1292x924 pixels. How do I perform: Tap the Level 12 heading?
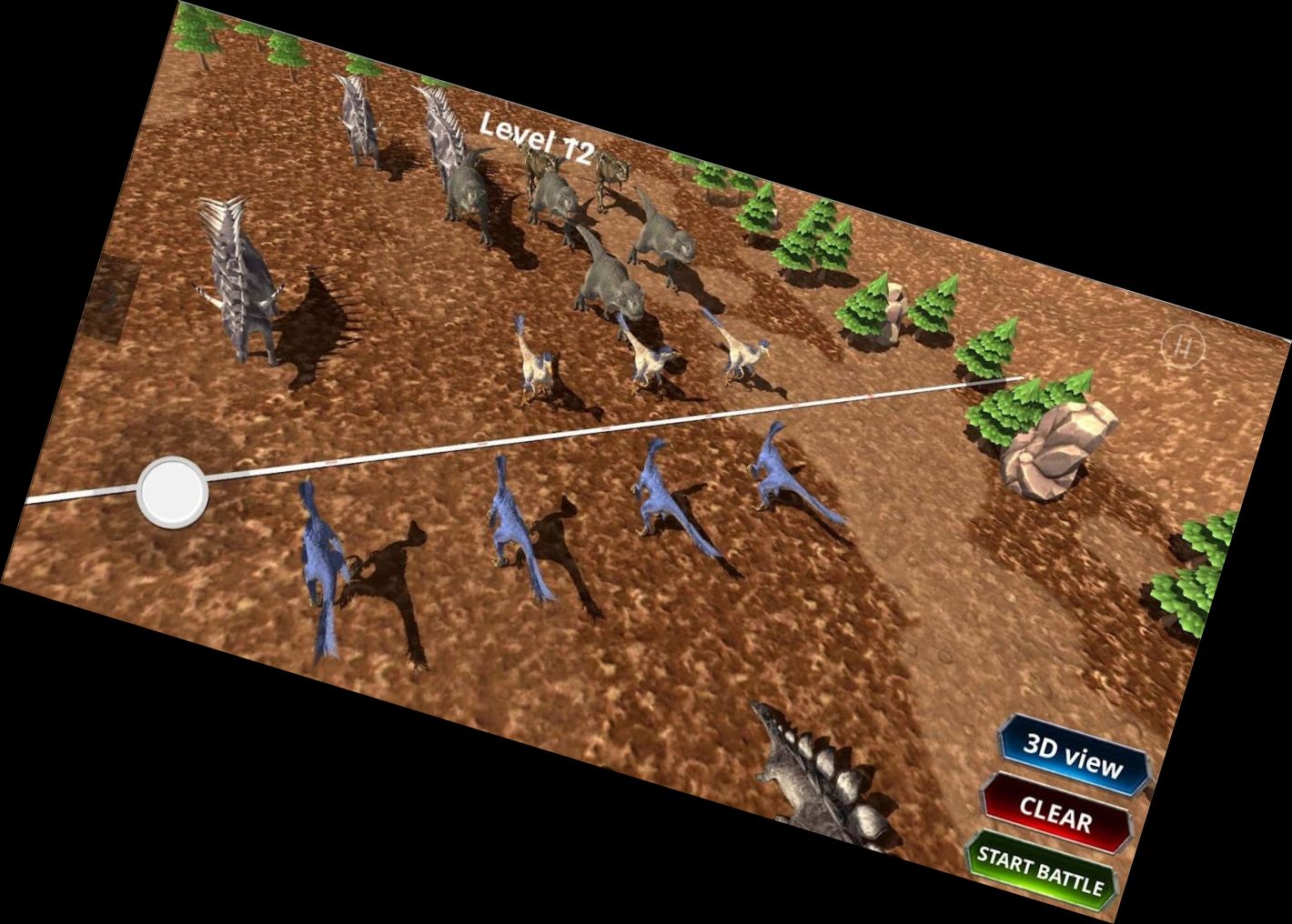pyautogui.click(x=535, y=138)
